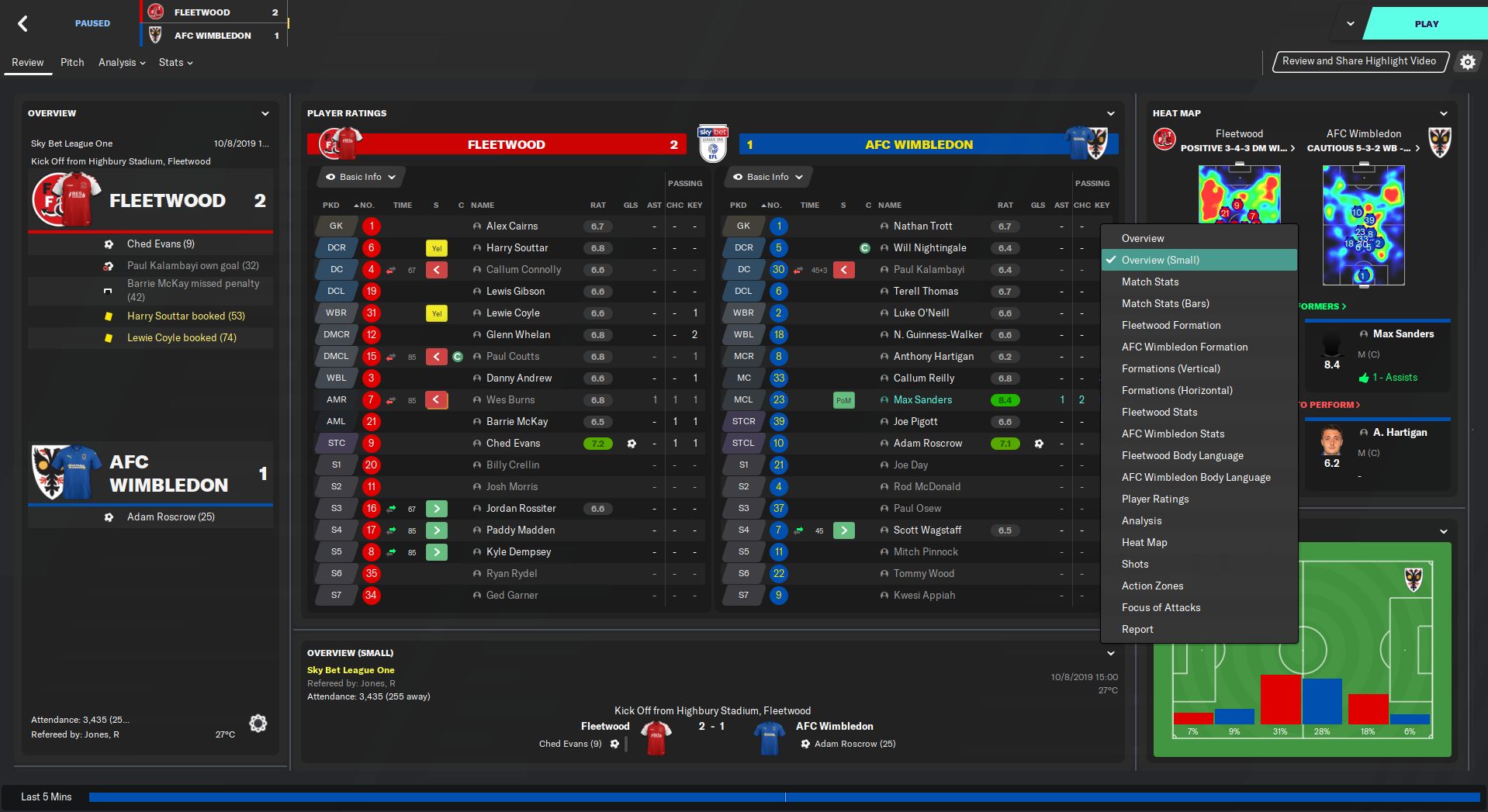1488x812 pixels.
Task: Open the Fleetwood Basic Info dropdown
Action: [x=359, y=177]
